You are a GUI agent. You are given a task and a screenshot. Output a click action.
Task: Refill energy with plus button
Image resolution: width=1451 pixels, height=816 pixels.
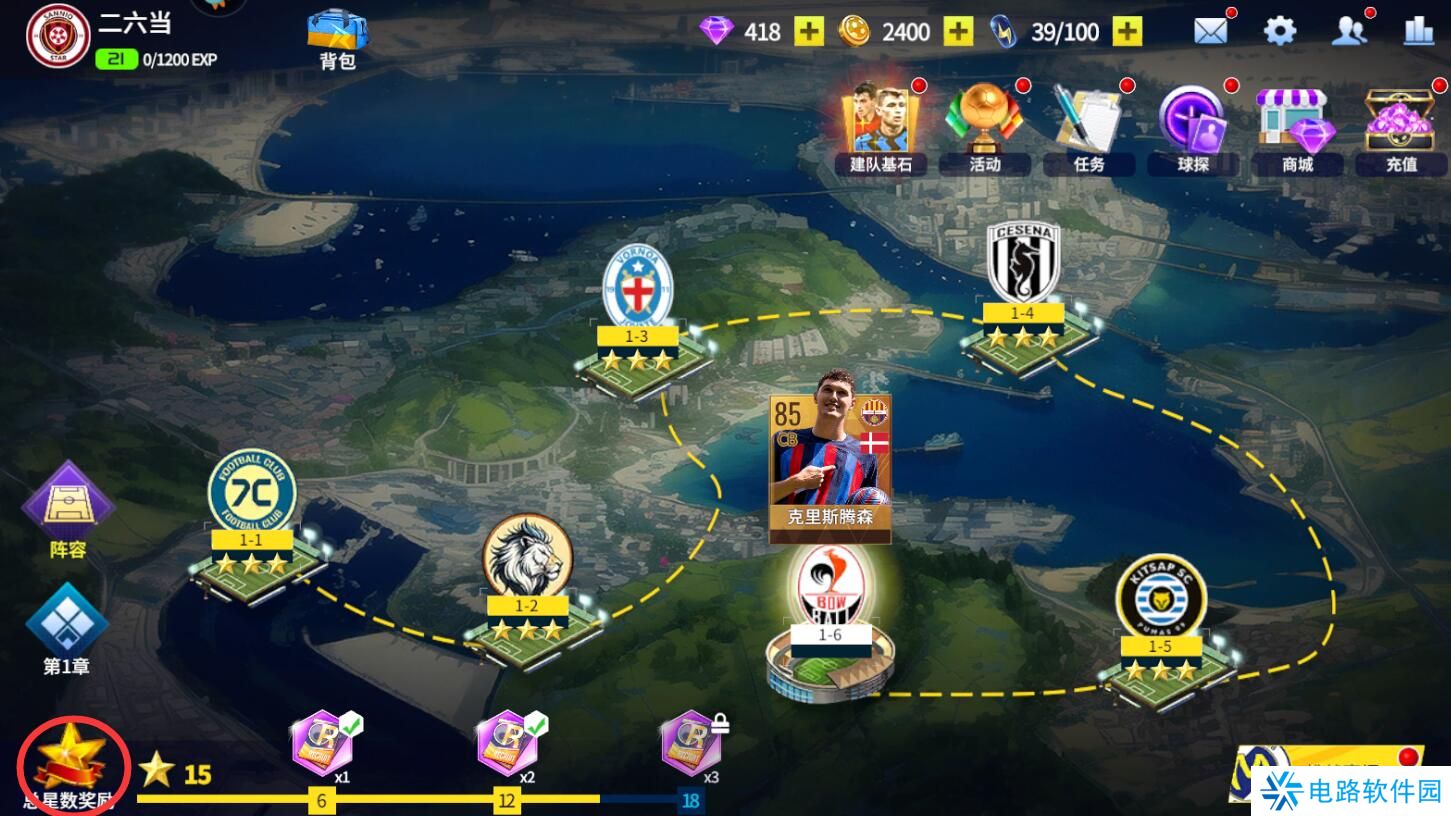1127,32
